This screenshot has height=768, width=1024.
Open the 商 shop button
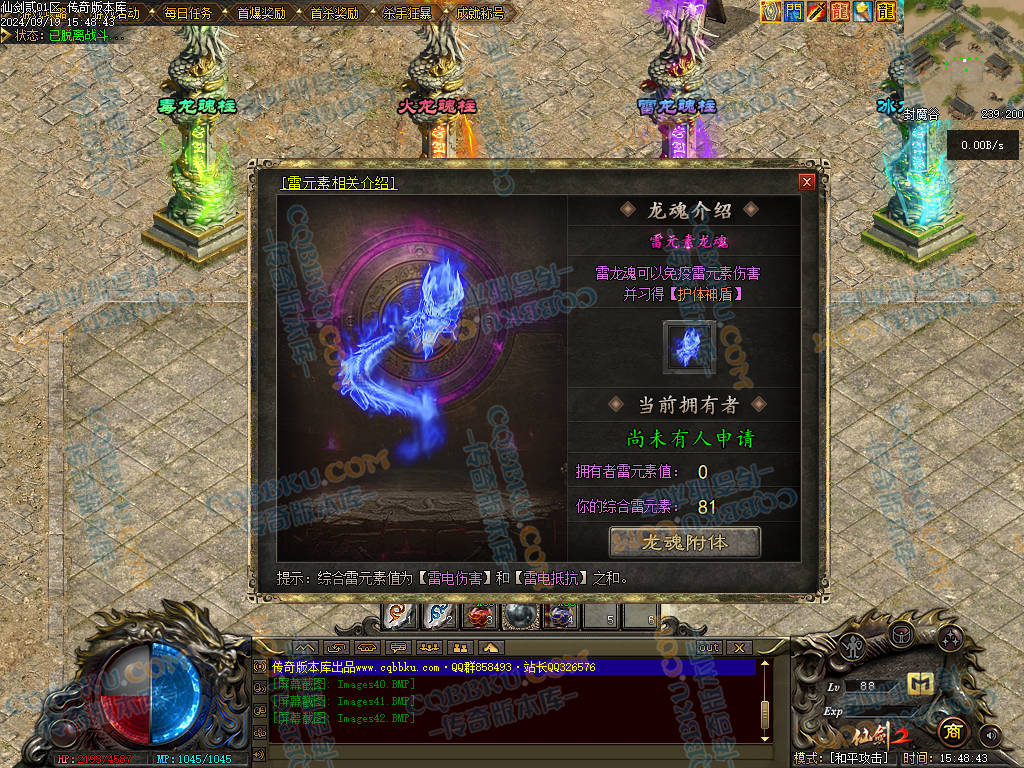pyautogui.click(x=954, y=731)
